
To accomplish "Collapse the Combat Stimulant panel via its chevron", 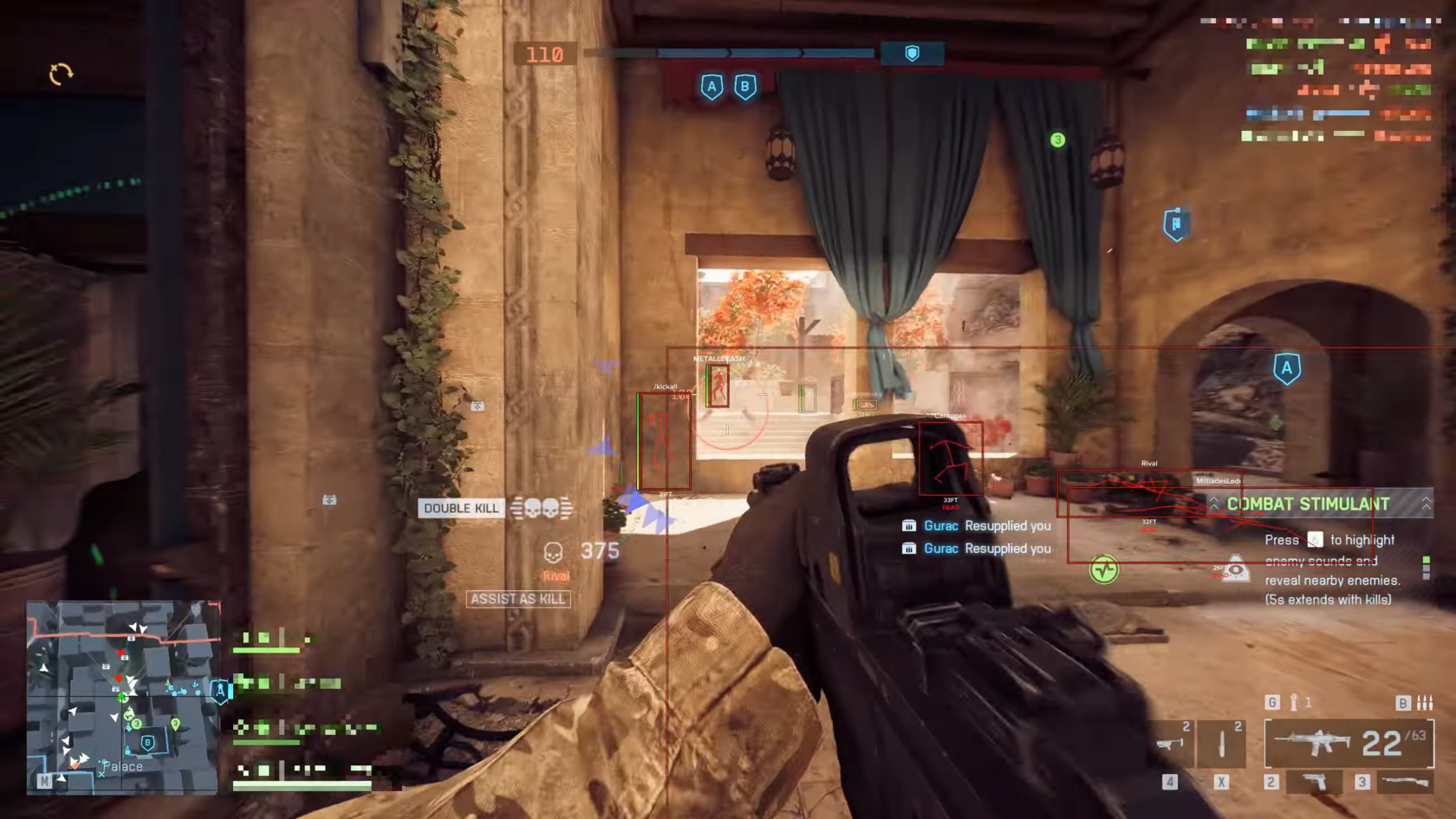I will [x=1427, y=504].
